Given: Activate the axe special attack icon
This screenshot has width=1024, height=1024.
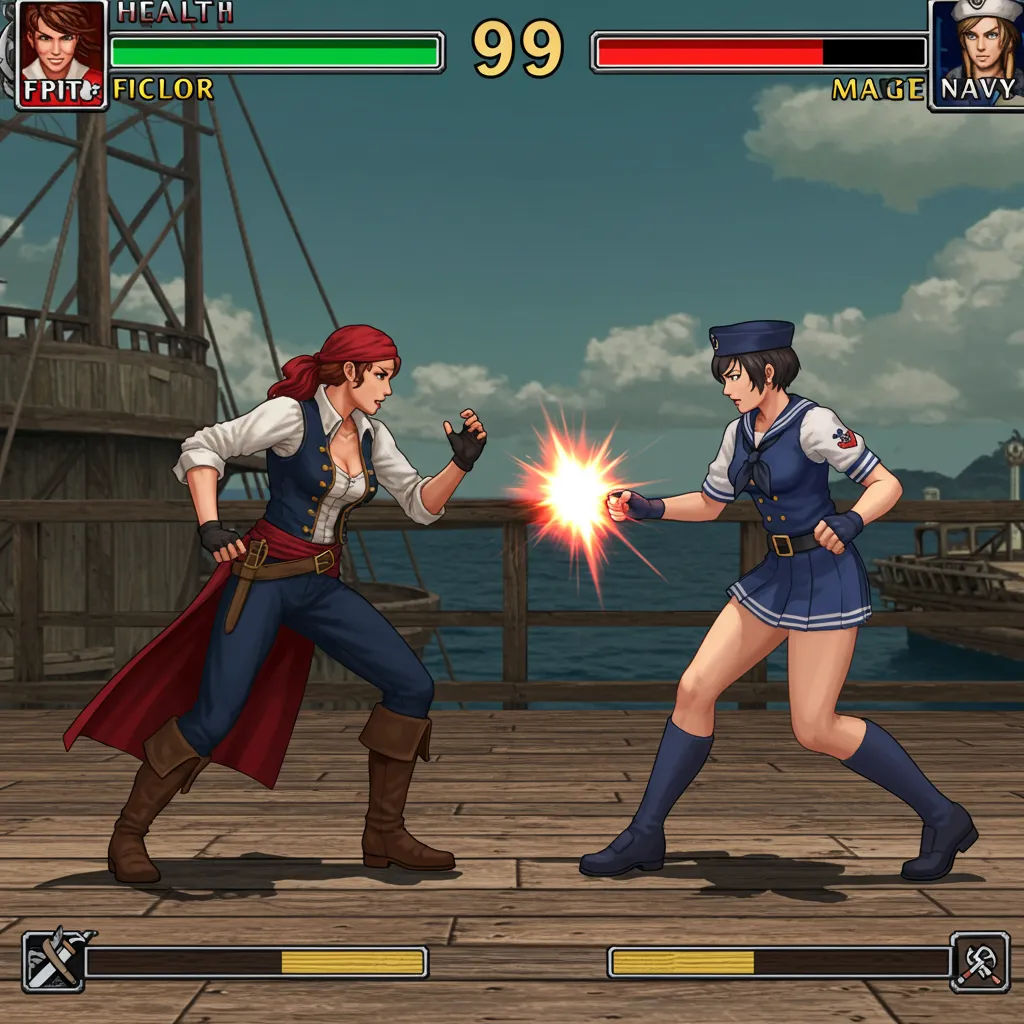Looking at the screenshot, I should coord(979,962).
